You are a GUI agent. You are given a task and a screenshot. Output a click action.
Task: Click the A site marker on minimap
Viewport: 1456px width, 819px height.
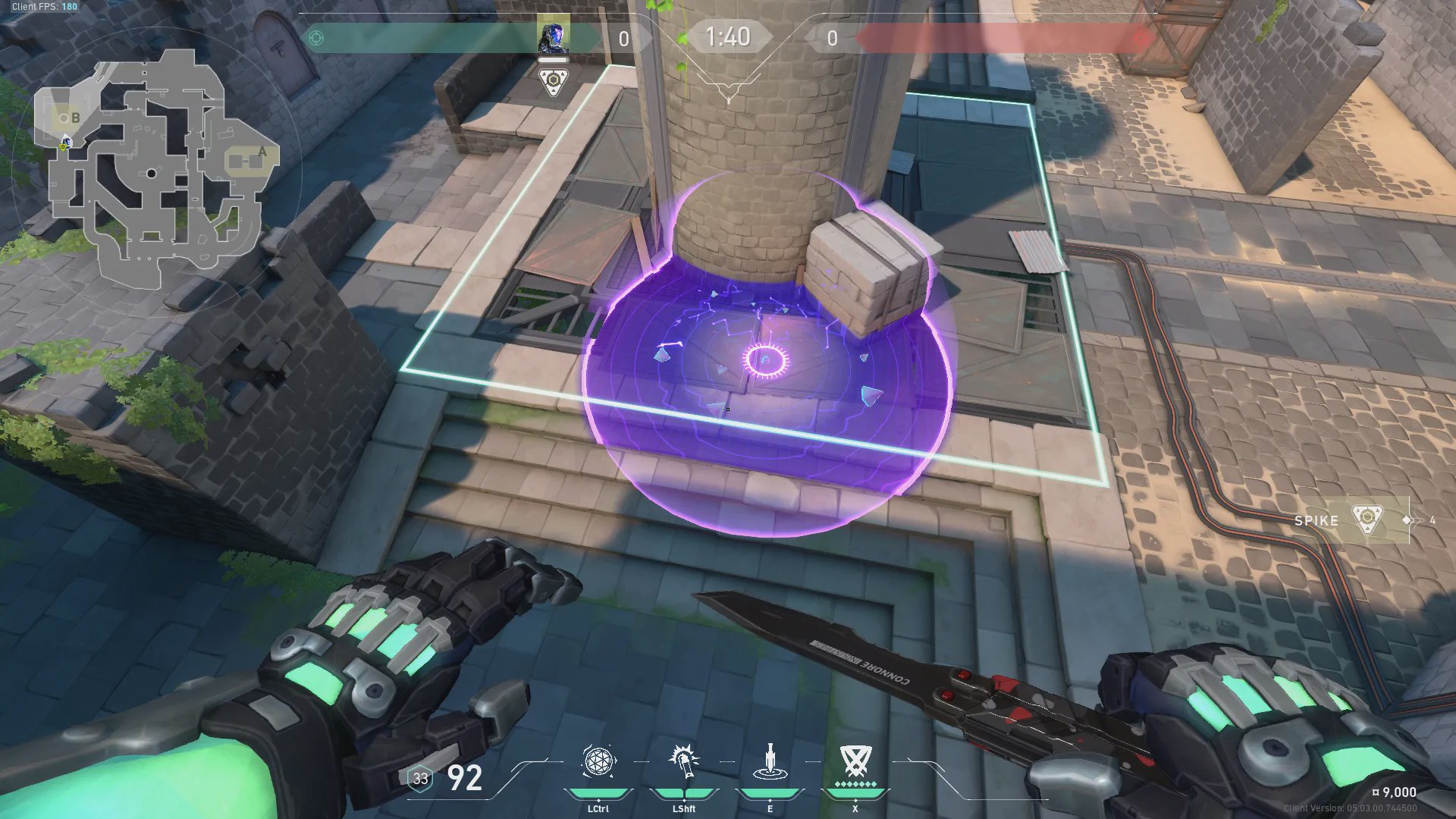[262, 152]
